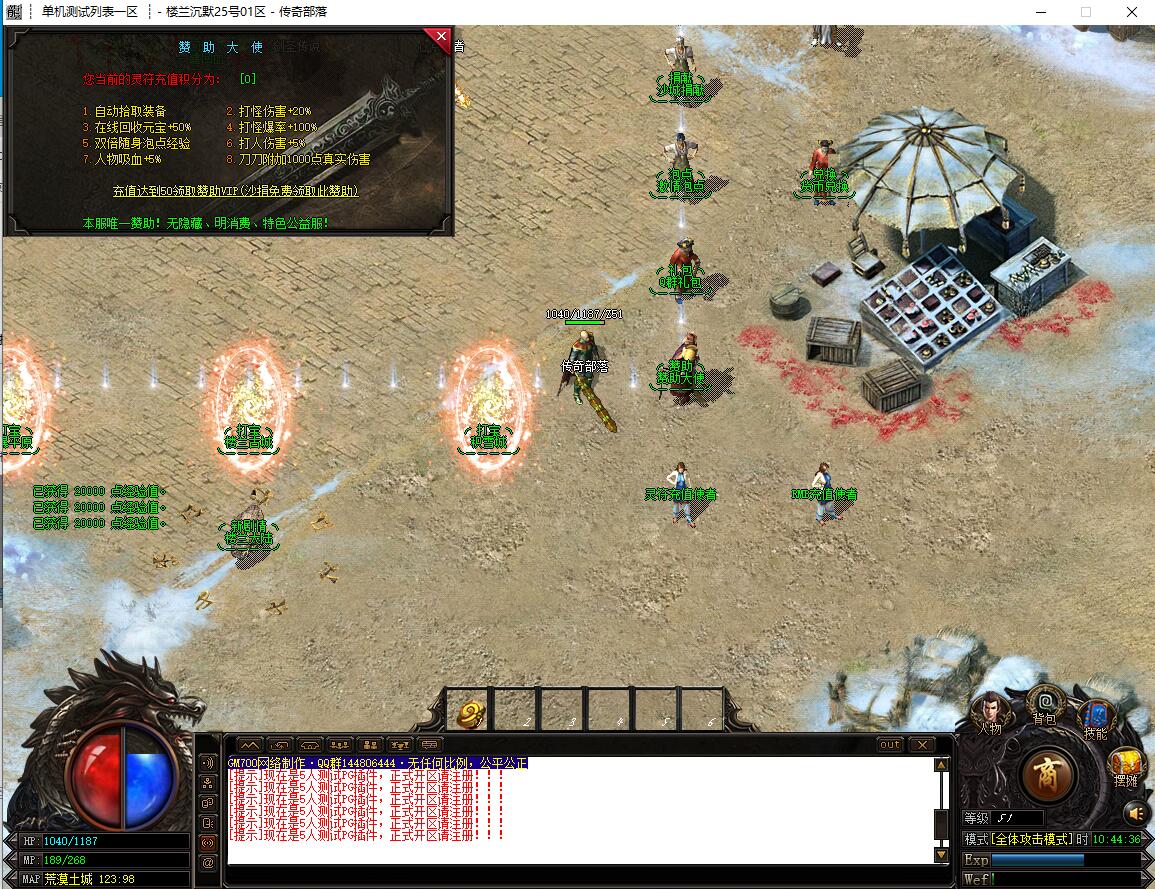1155x889 pixels.
Task: Minimize the game window
Action: click(1041, 12)
